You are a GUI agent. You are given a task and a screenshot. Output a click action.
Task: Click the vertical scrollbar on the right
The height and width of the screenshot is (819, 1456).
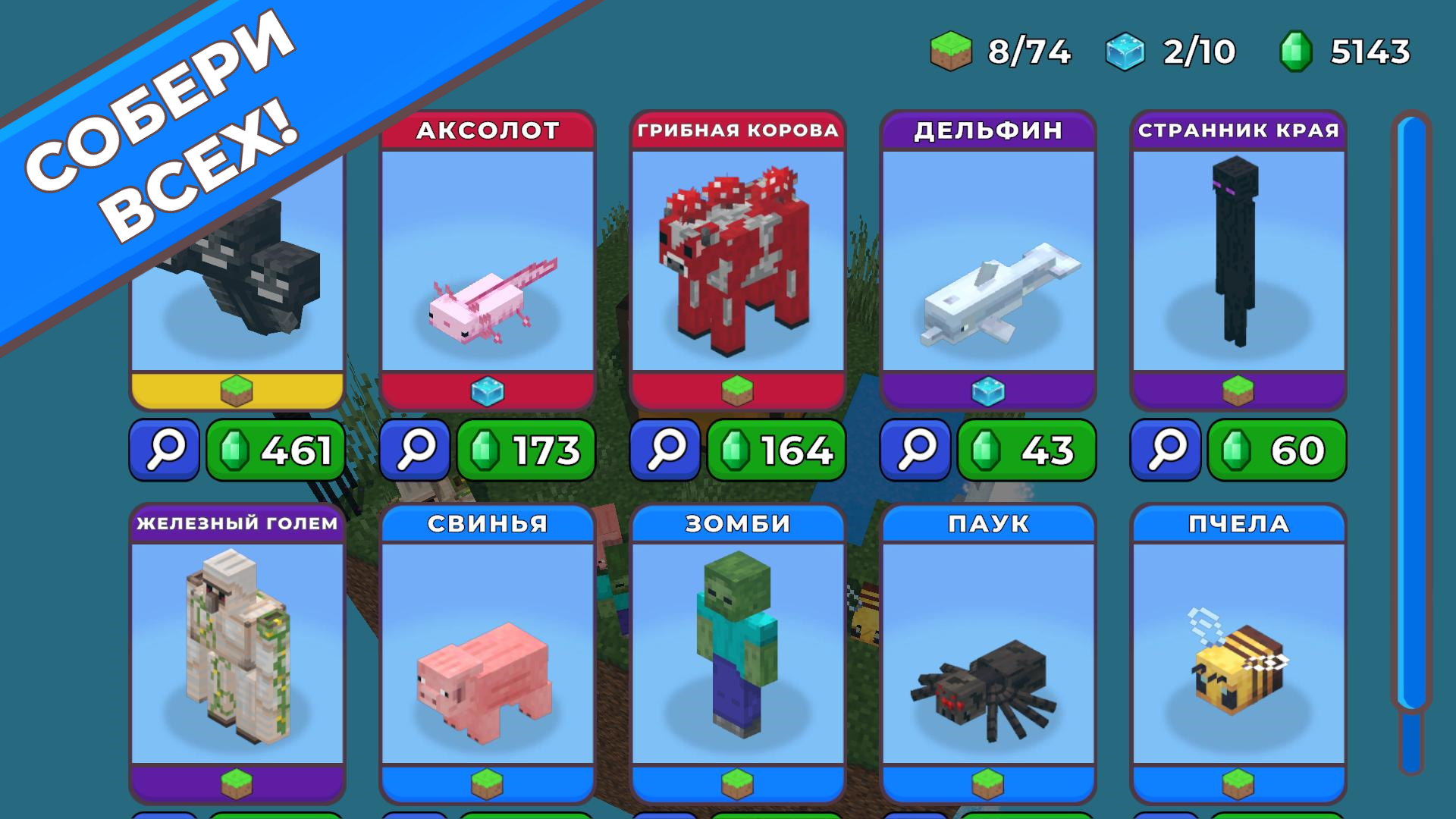1408,425
